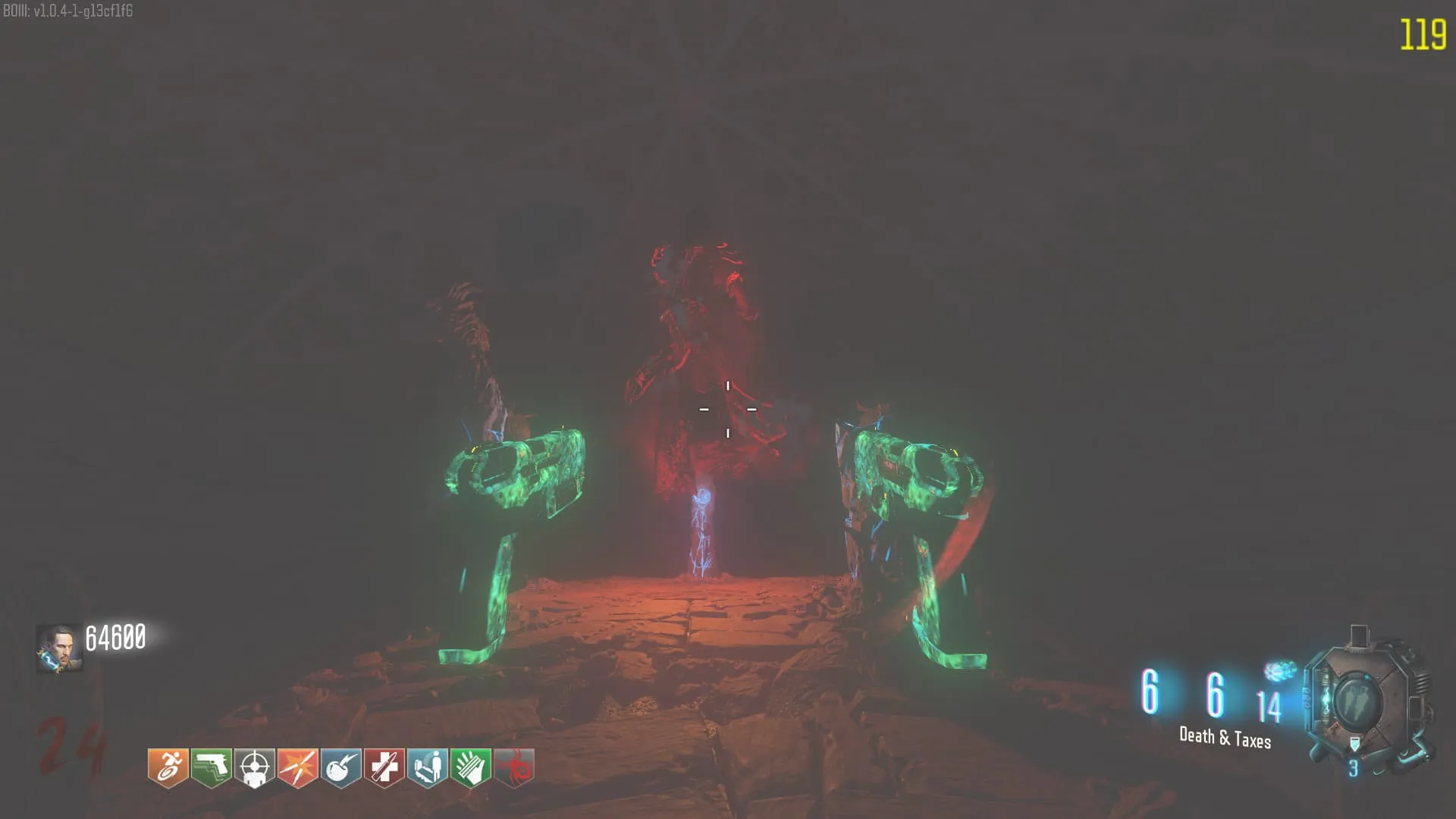The width and height of the screenshot is (1456, 819).
Task: Click the player character portrait
Action: coord(59,648)
